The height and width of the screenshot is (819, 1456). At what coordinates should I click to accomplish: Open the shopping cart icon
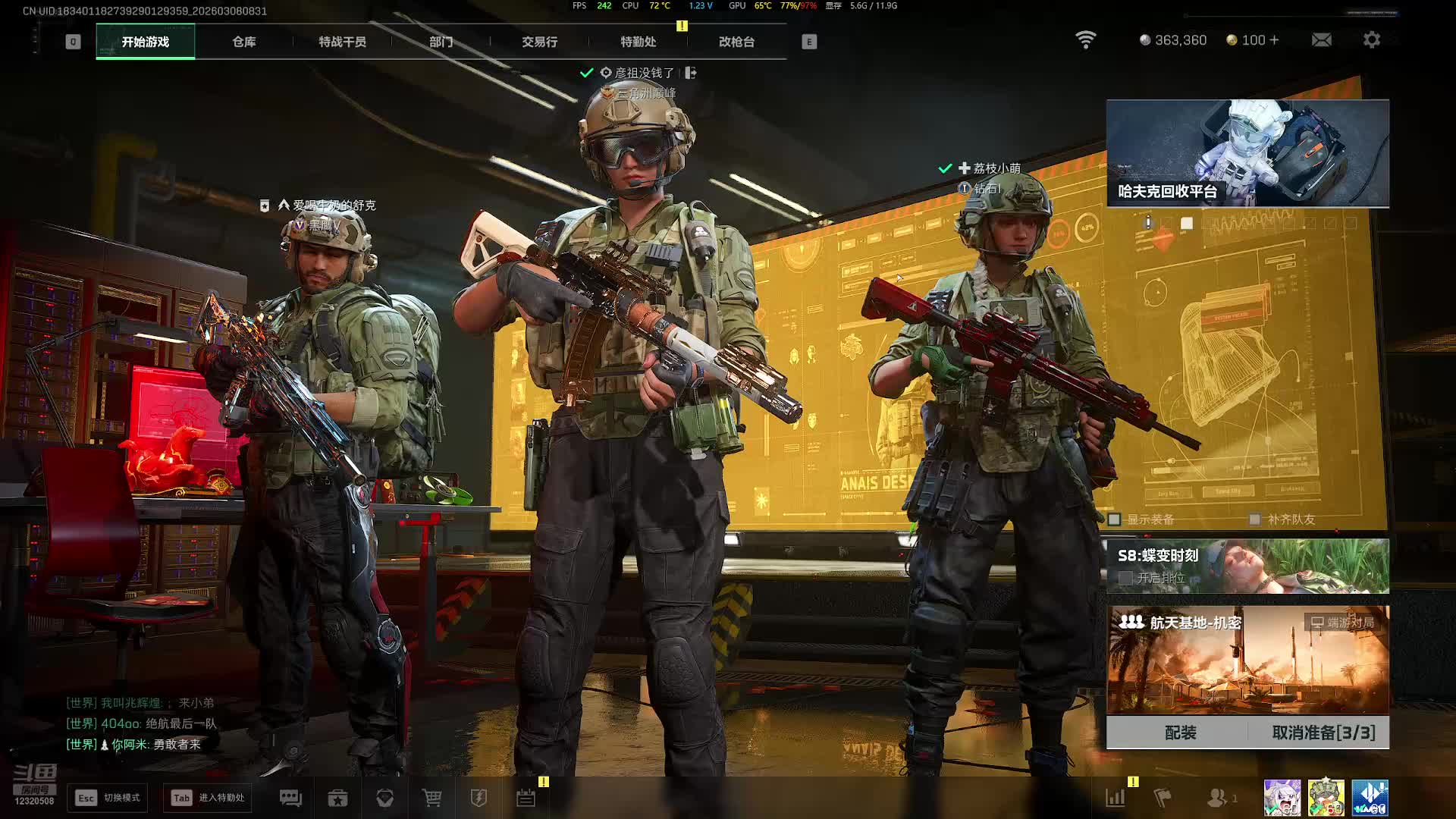click(x=431, y=798)
